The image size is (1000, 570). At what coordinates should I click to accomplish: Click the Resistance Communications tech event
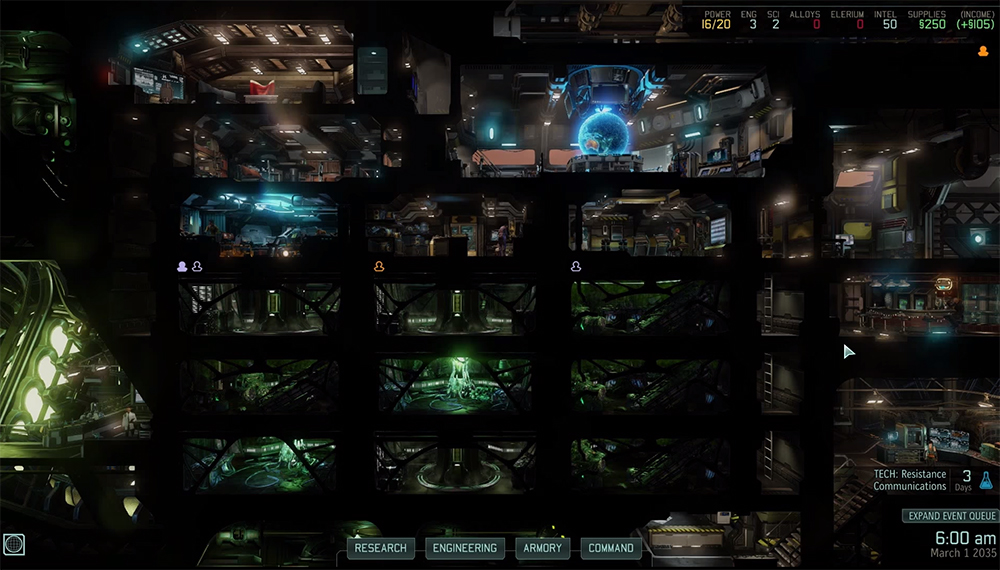click(x=909, y=480)
